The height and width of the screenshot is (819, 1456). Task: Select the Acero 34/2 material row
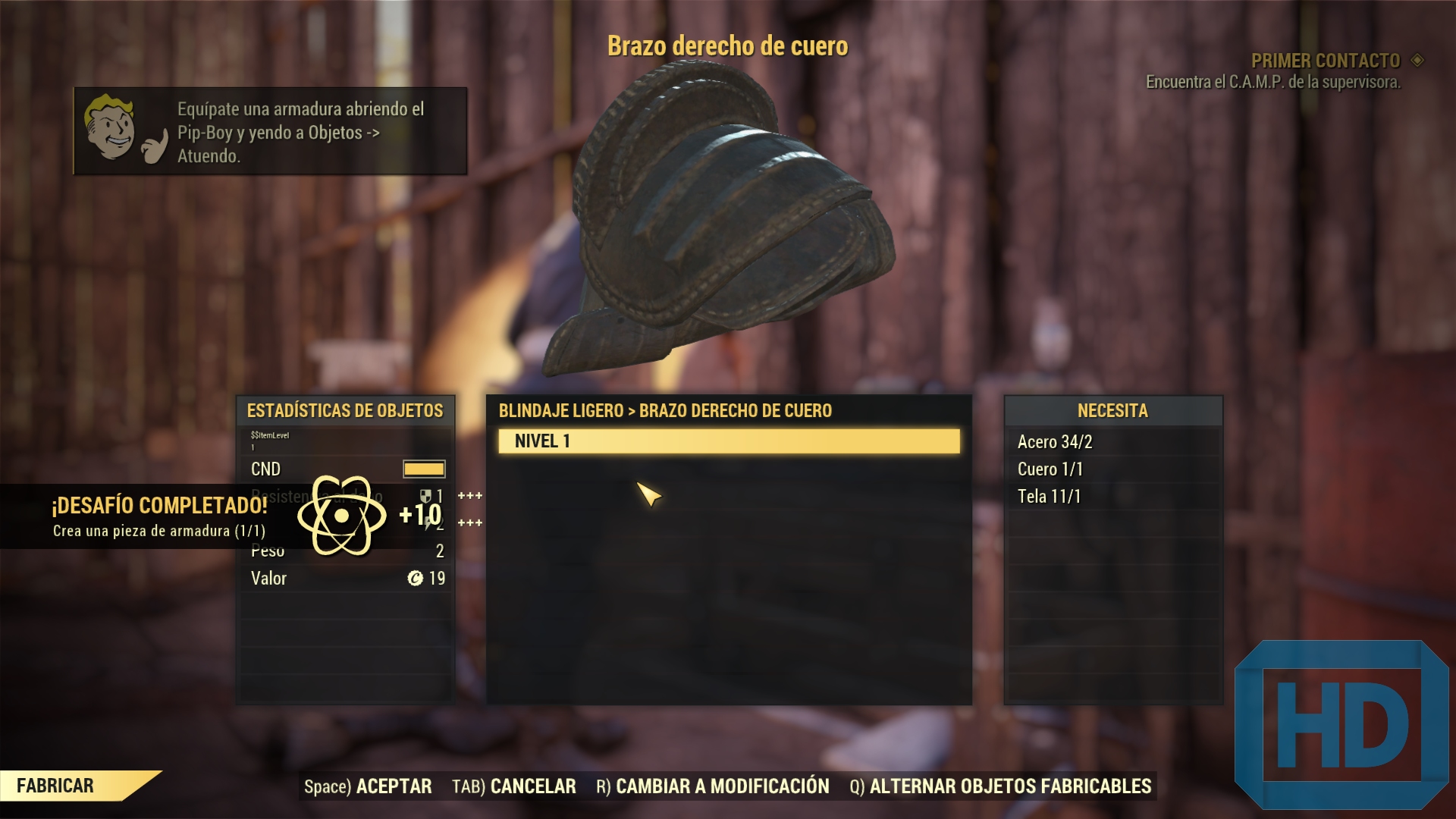1112,442
